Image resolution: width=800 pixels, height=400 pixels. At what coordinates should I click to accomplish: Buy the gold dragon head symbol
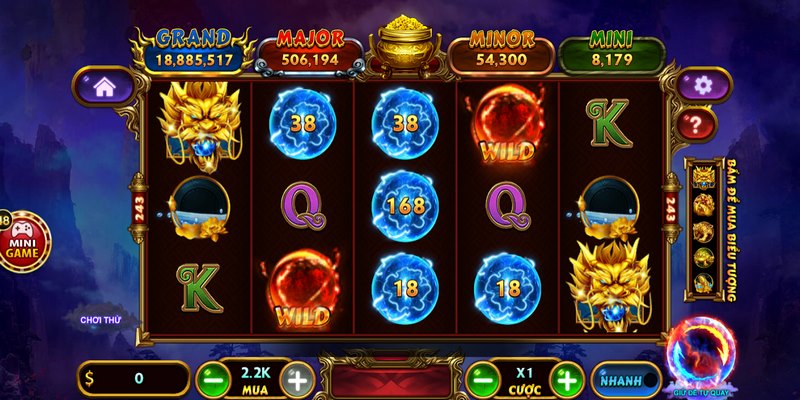tap(703, 178)
